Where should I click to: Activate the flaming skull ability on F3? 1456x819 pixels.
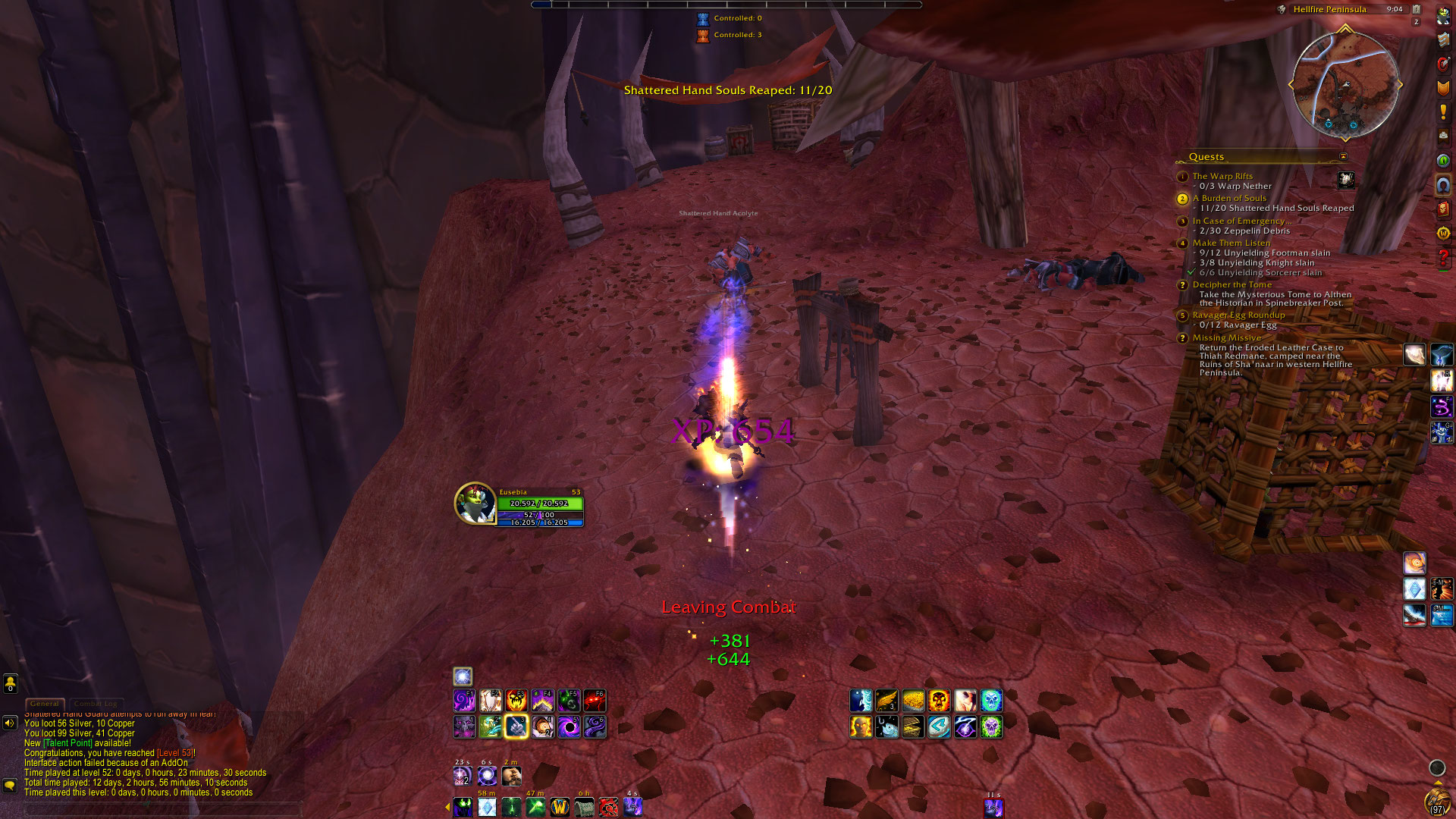coord(516,701)
